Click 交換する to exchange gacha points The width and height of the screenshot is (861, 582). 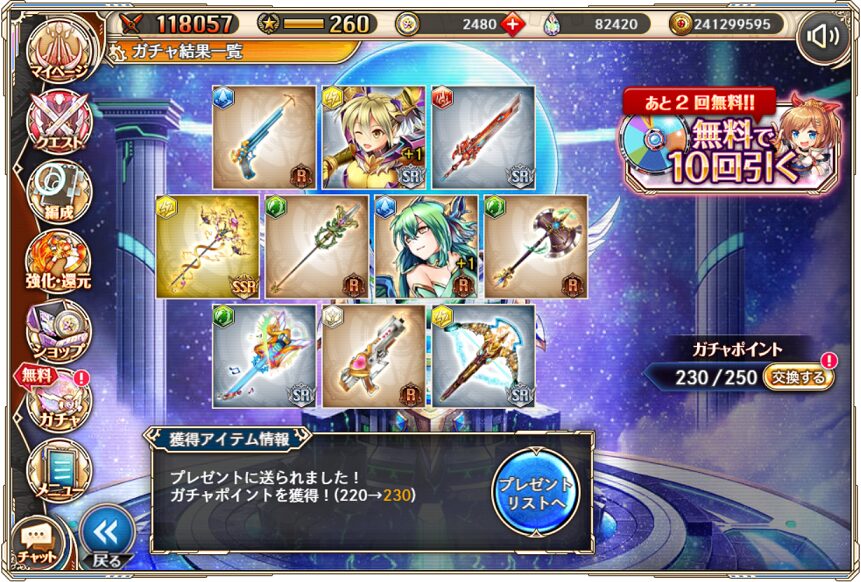798,377
